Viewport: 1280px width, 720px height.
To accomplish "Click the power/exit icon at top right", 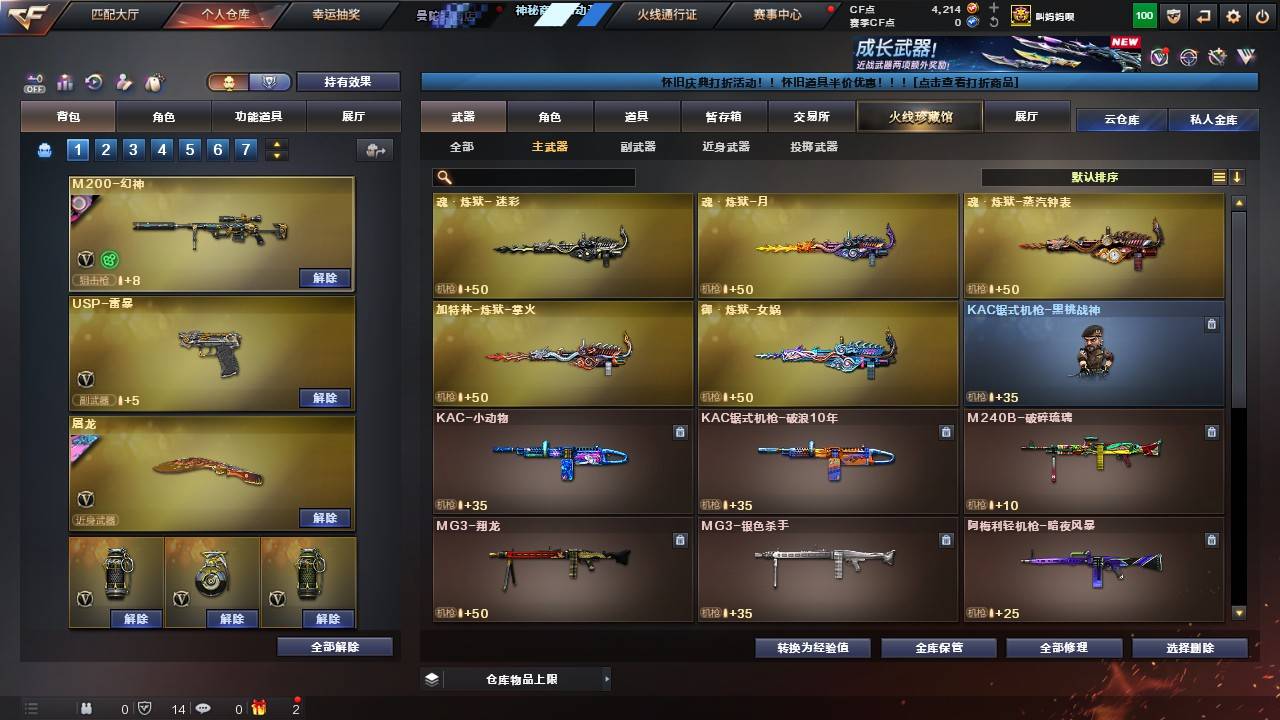I will 1262,16.
